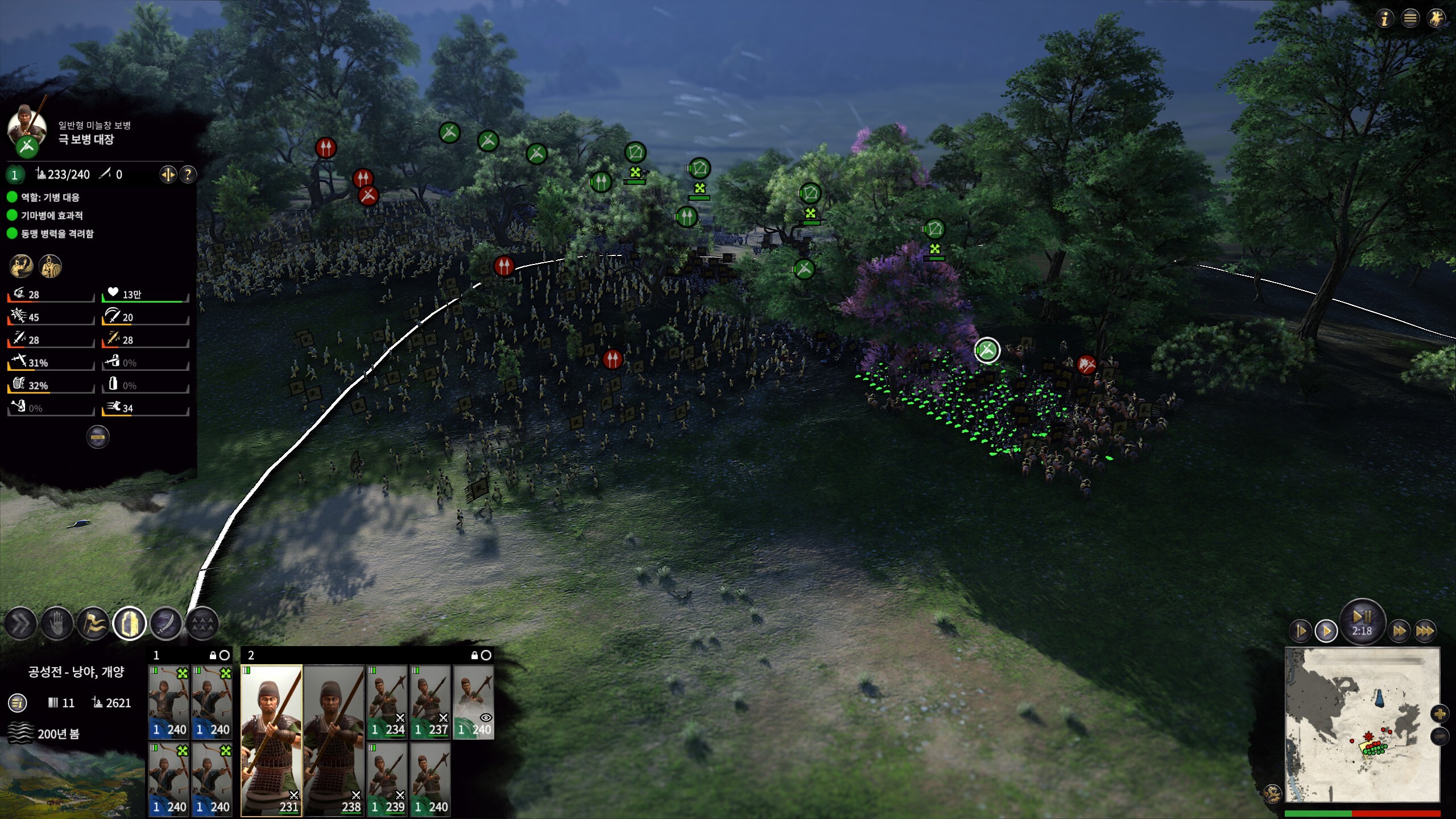Click the golden banner command button
Screen dimensions: 1456x819
pyautogui.click(x=93, y=624)
